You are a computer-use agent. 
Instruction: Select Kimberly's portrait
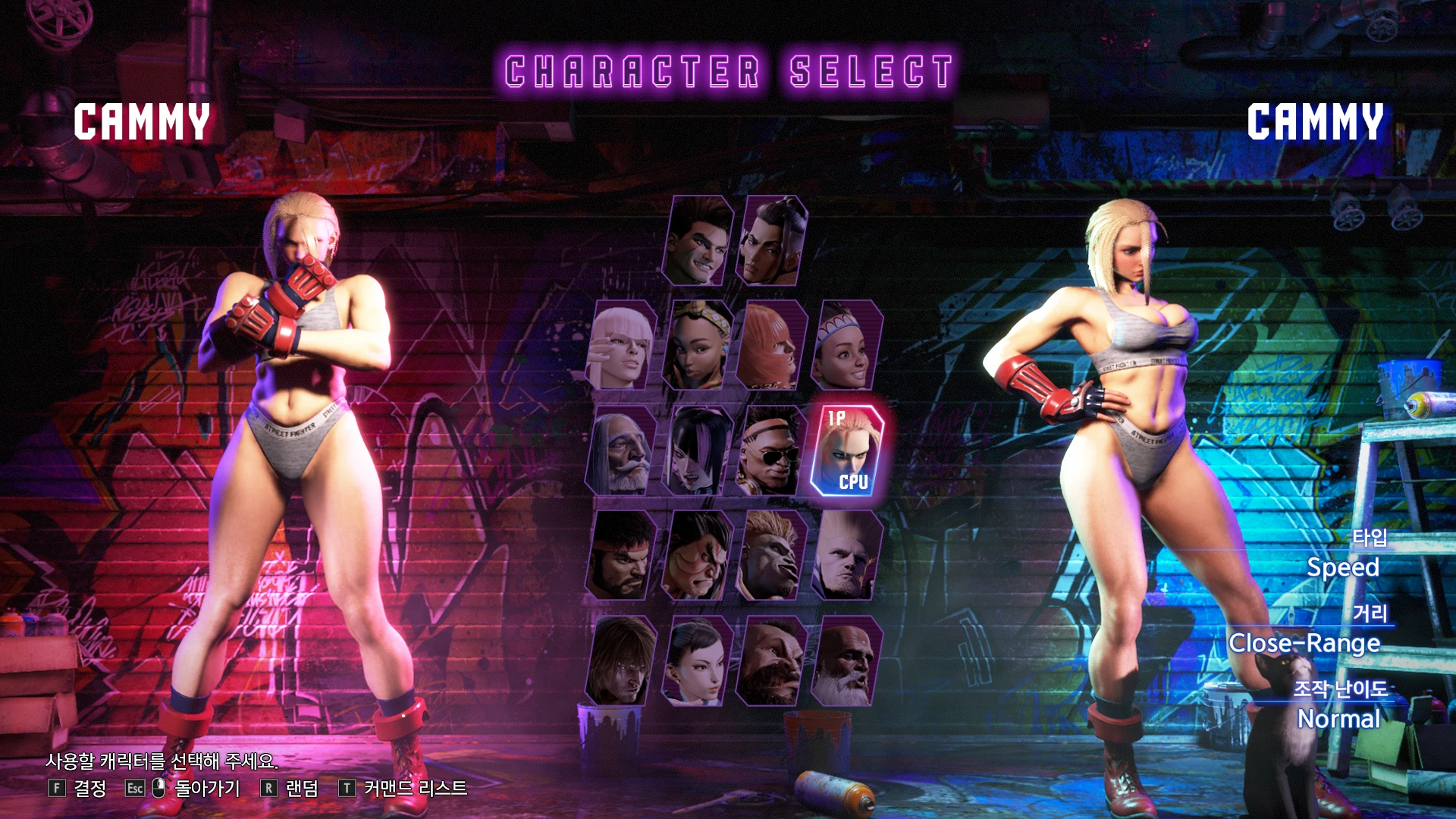pyautogui.click(x=698, y=345)
